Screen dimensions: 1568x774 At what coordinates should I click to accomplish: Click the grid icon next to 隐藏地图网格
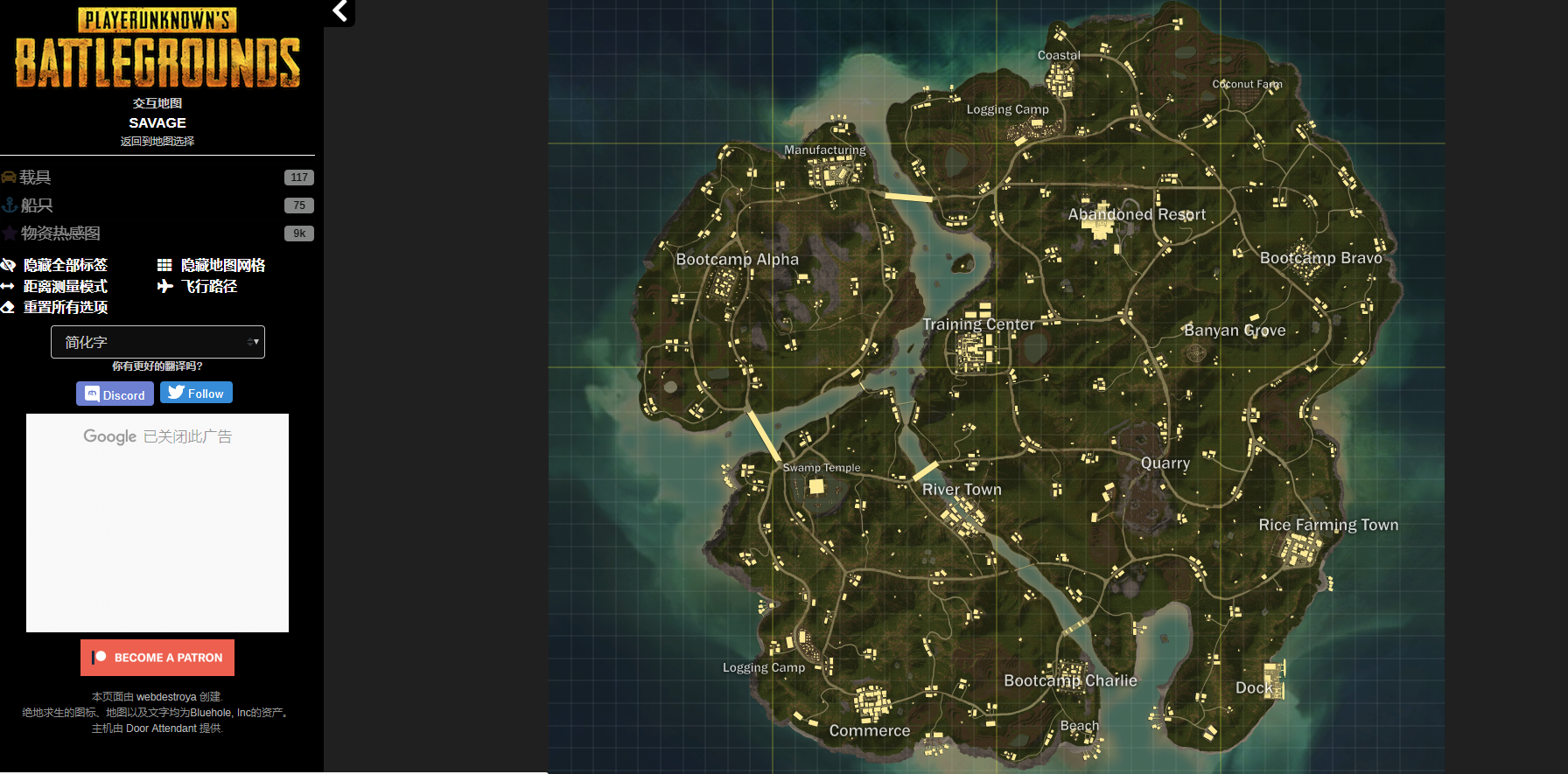point(164,264)
